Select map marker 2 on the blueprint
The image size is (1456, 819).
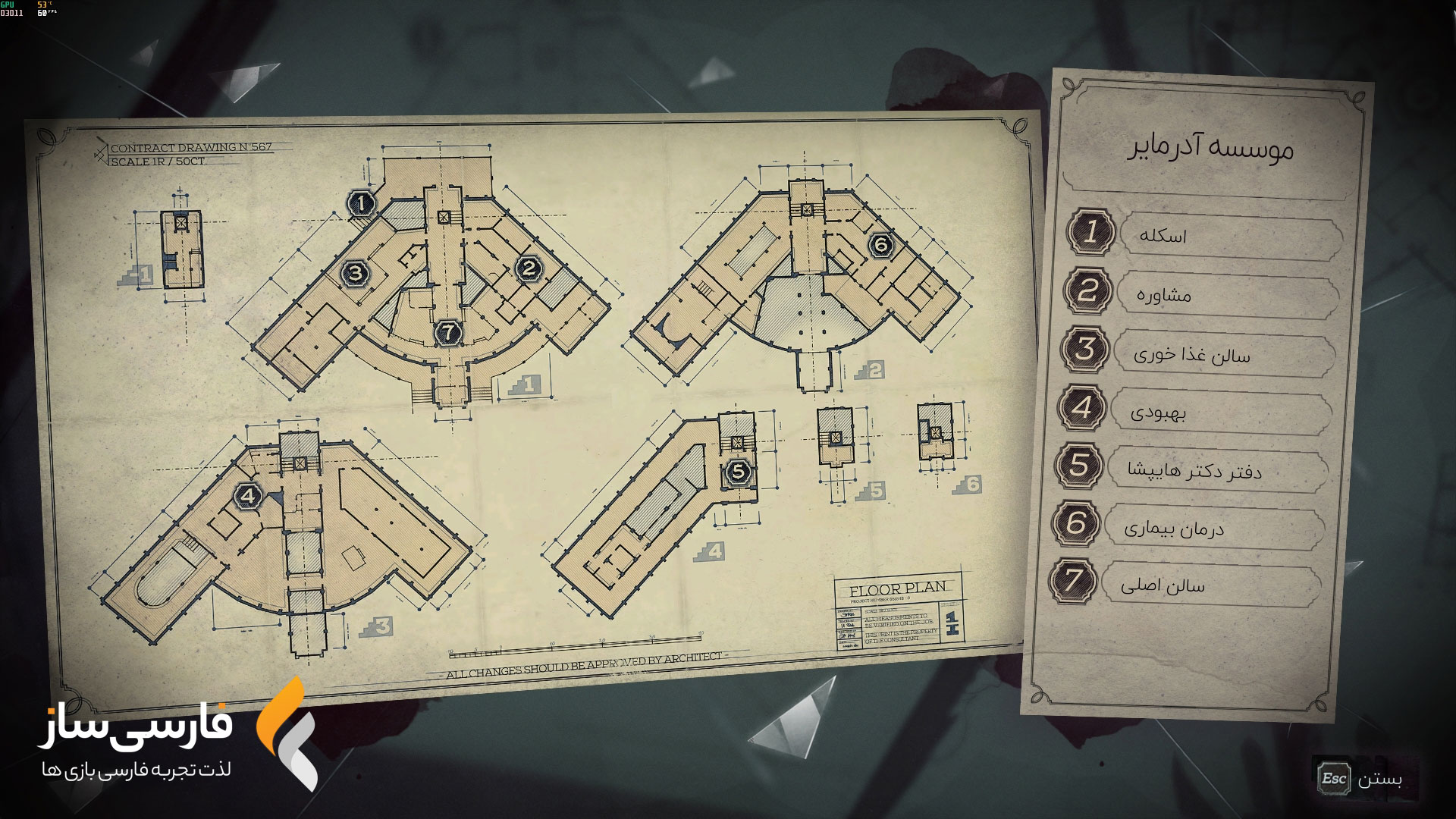529,268
